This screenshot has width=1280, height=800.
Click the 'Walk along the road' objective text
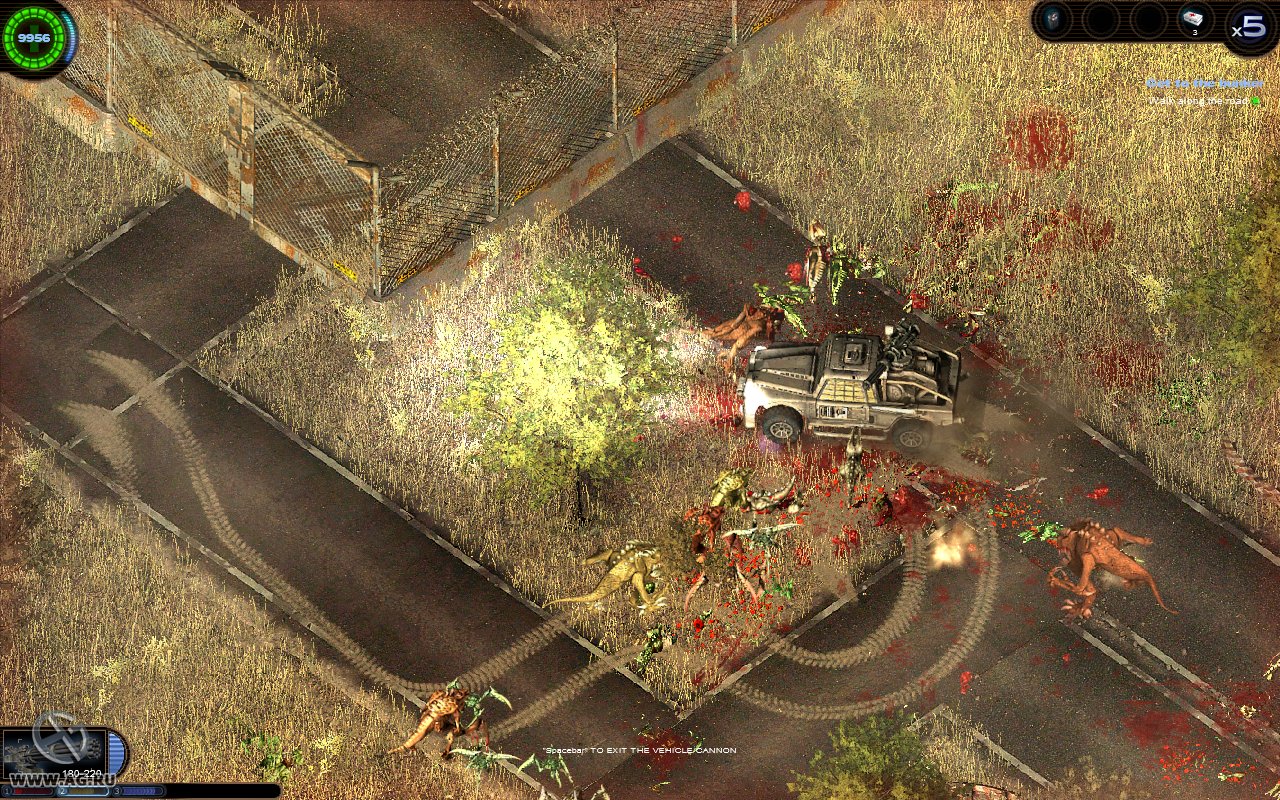coord(1198,101)
